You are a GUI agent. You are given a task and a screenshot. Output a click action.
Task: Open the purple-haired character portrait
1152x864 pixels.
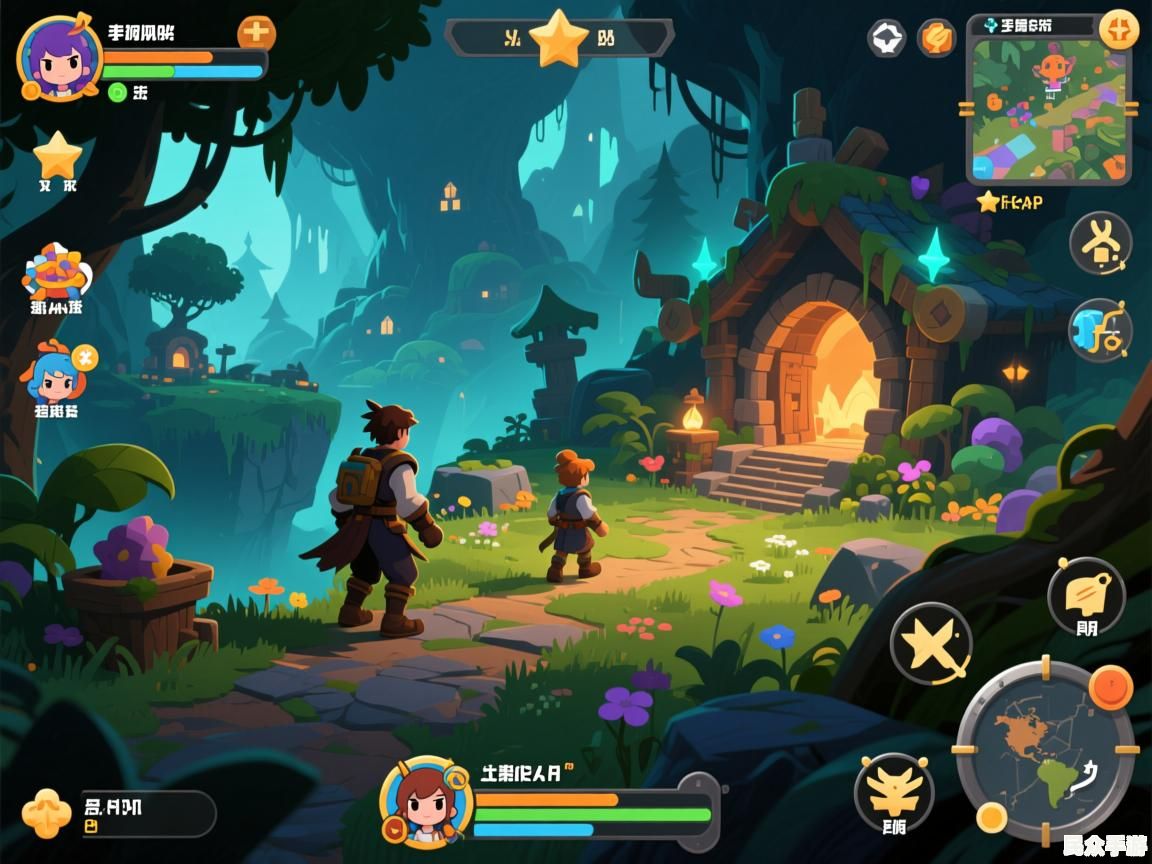point(59,58)
